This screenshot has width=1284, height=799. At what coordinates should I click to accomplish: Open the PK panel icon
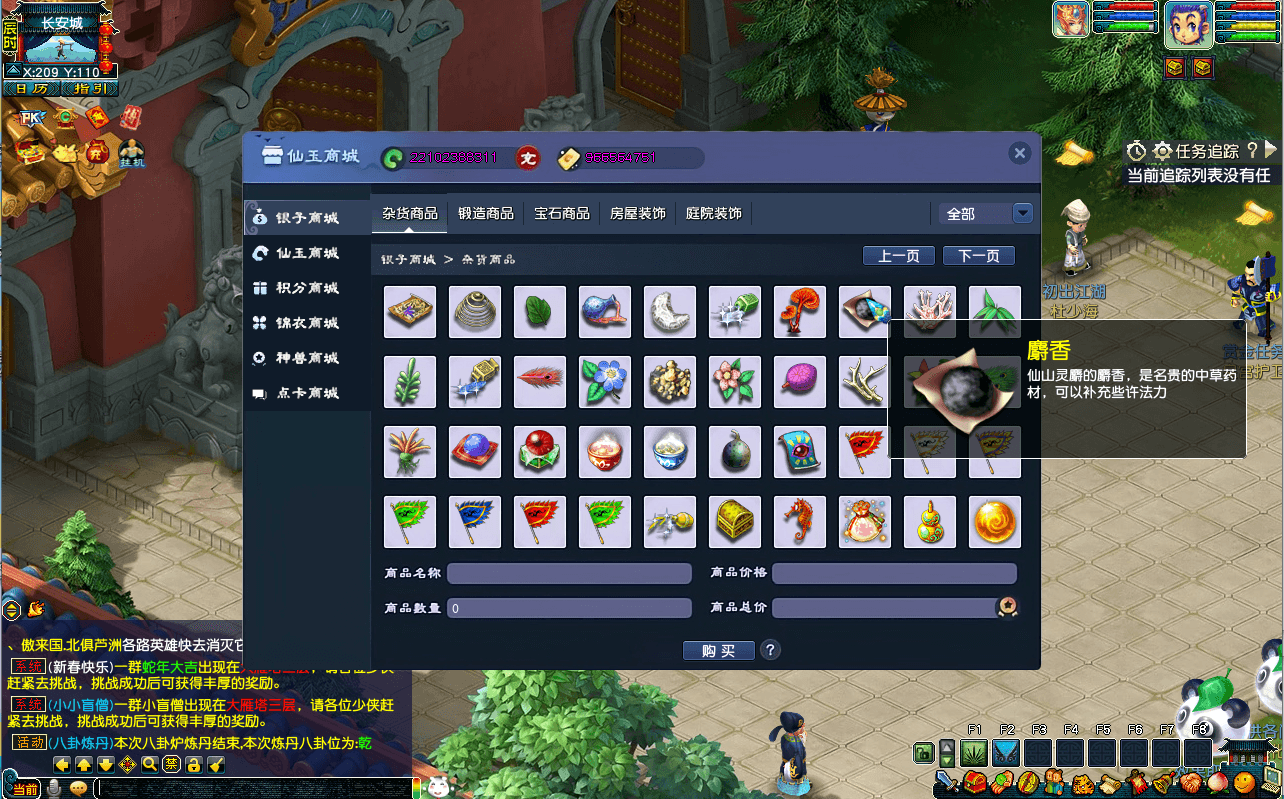(x=30, y=116)
